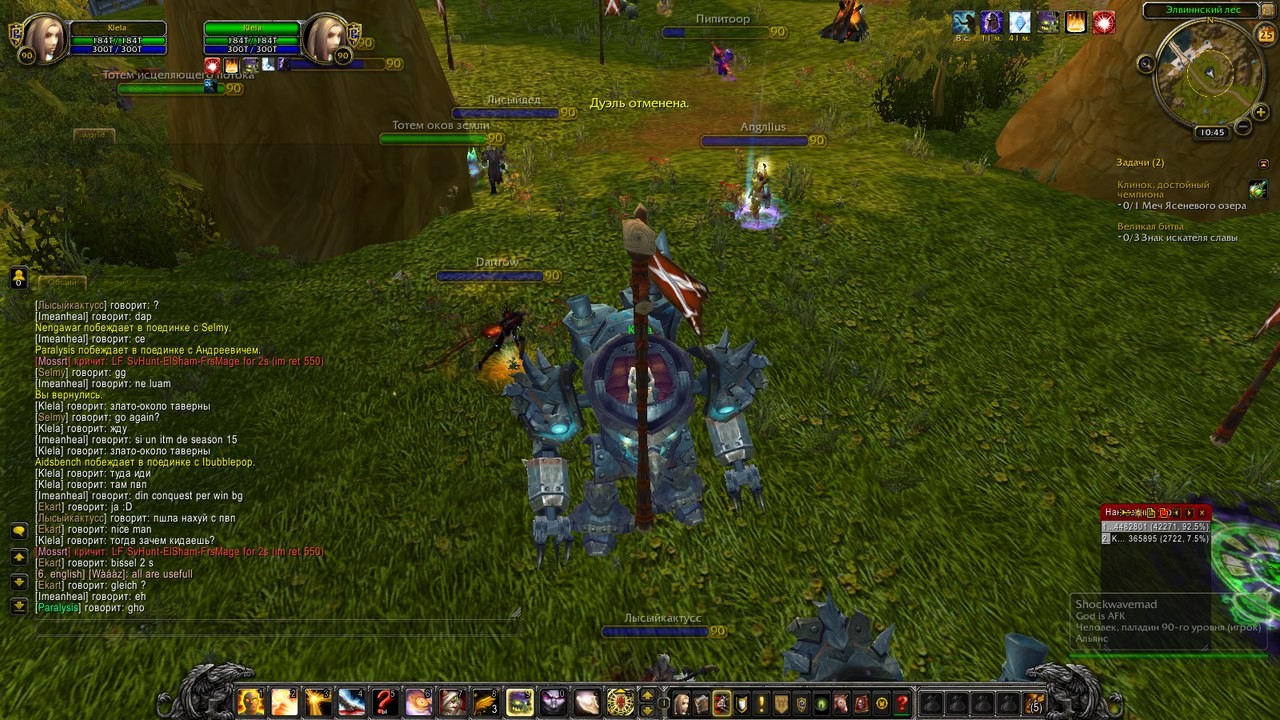Open the character info micro button
This screenshot has height=720, width=1280.
682,703
